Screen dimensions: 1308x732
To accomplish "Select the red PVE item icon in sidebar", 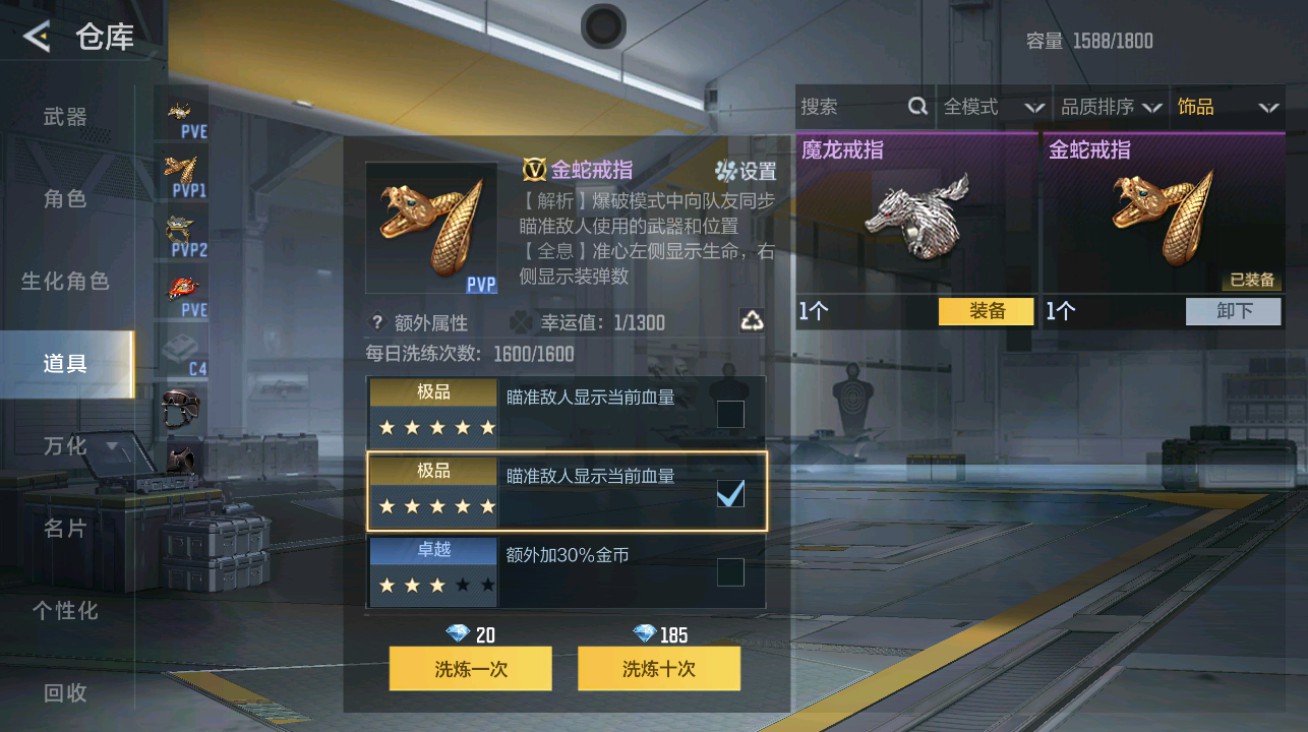I will point(180,288).
